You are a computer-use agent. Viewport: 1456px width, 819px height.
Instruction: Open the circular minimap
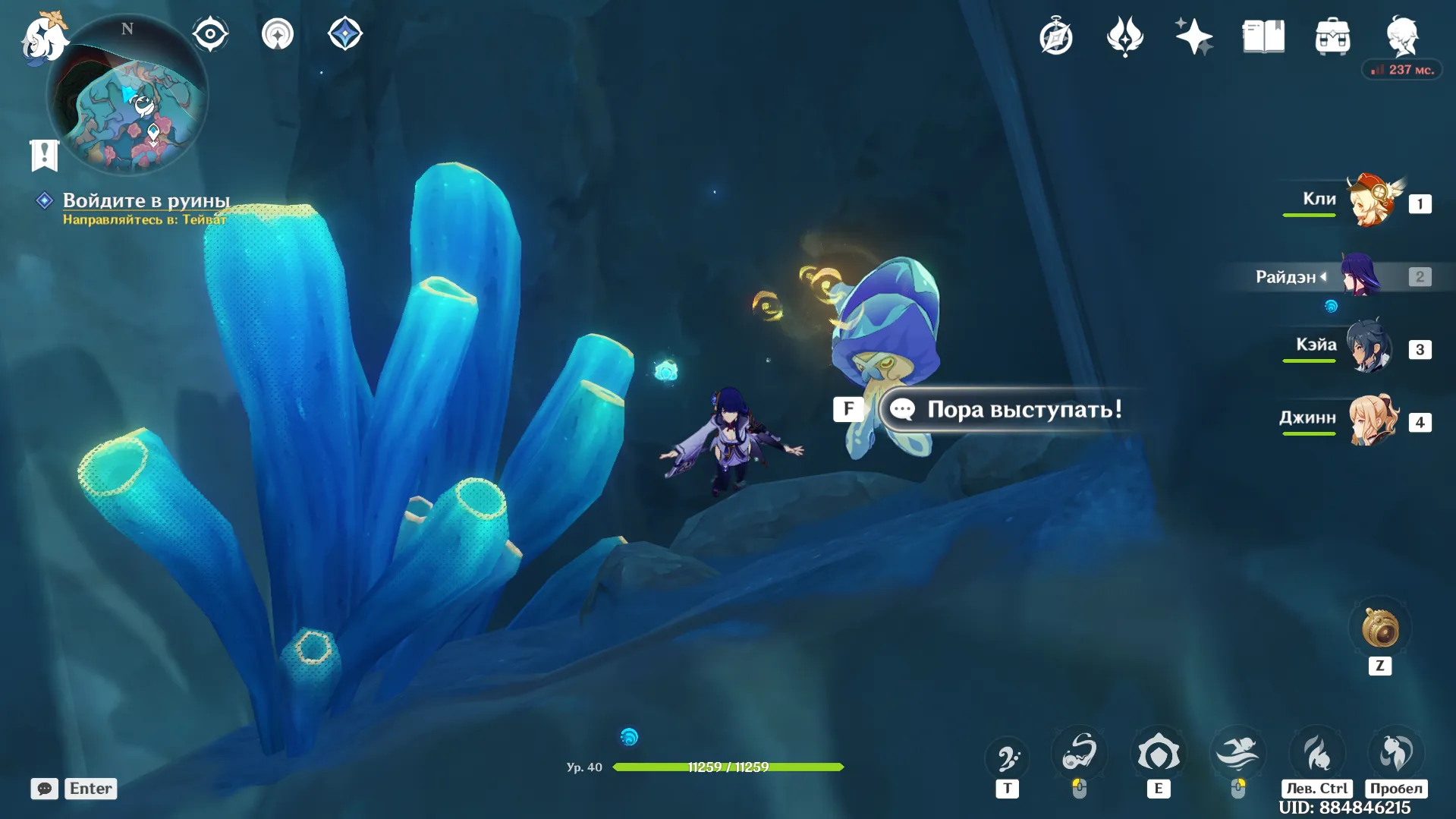tap(127, 95)
